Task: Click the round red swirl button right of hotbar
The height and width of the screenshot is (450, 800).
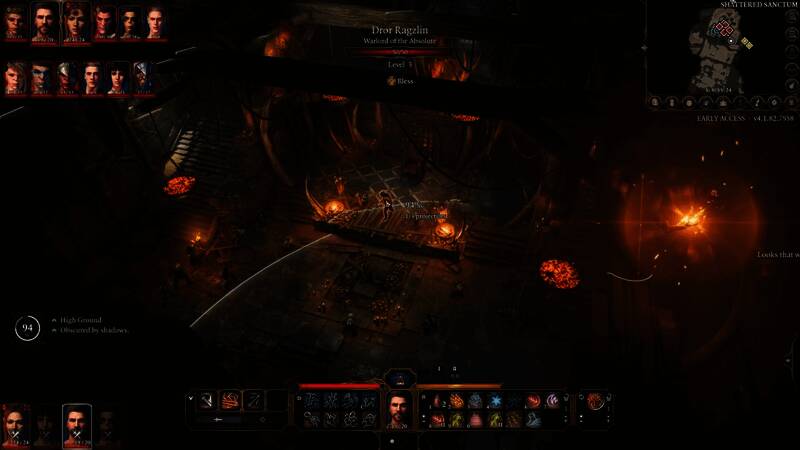Action: pos(595,400)
